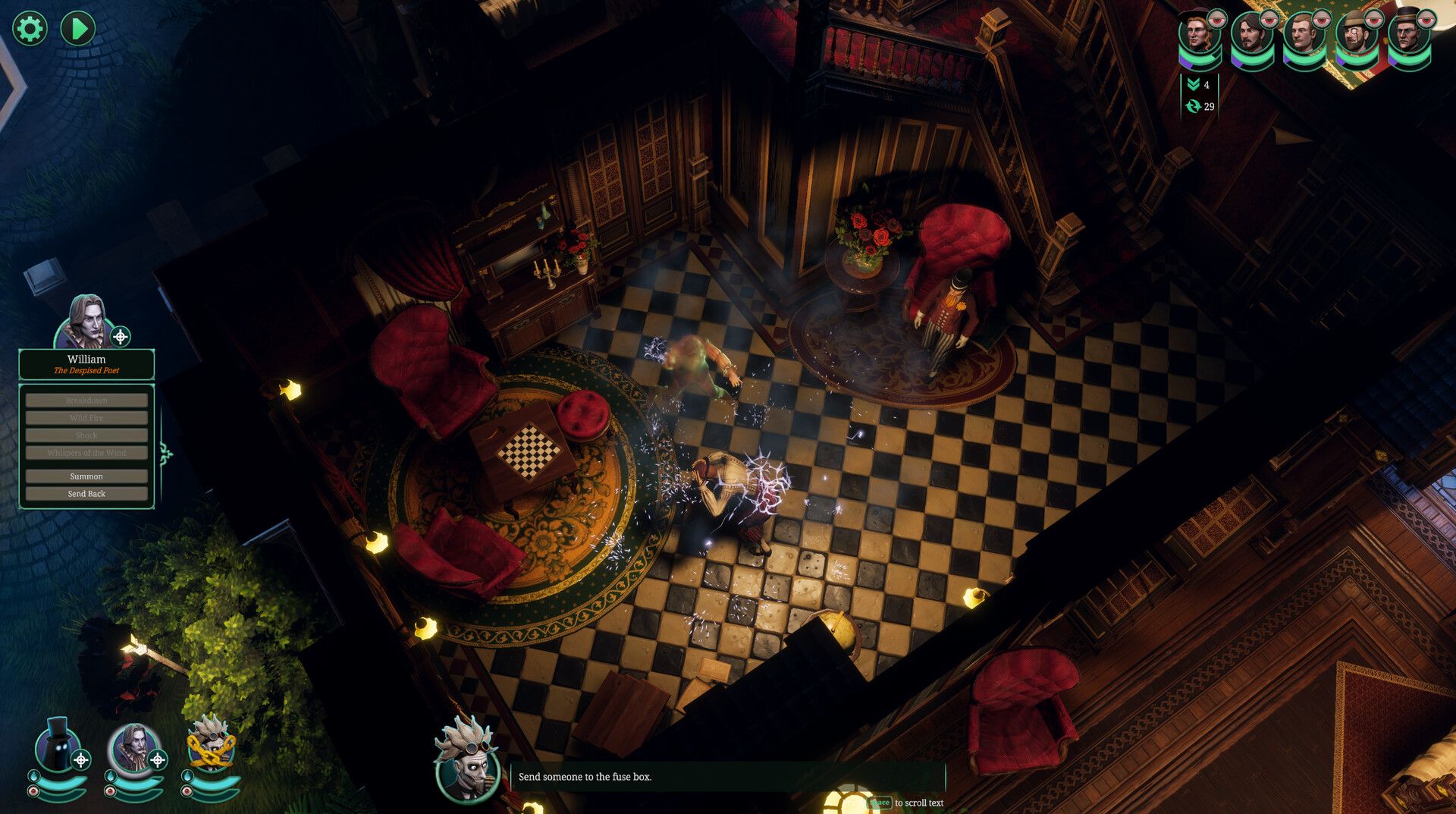The image size is (1456, 814).
Task: Open the settings gear menu
Action: click(x=30, y=29)
